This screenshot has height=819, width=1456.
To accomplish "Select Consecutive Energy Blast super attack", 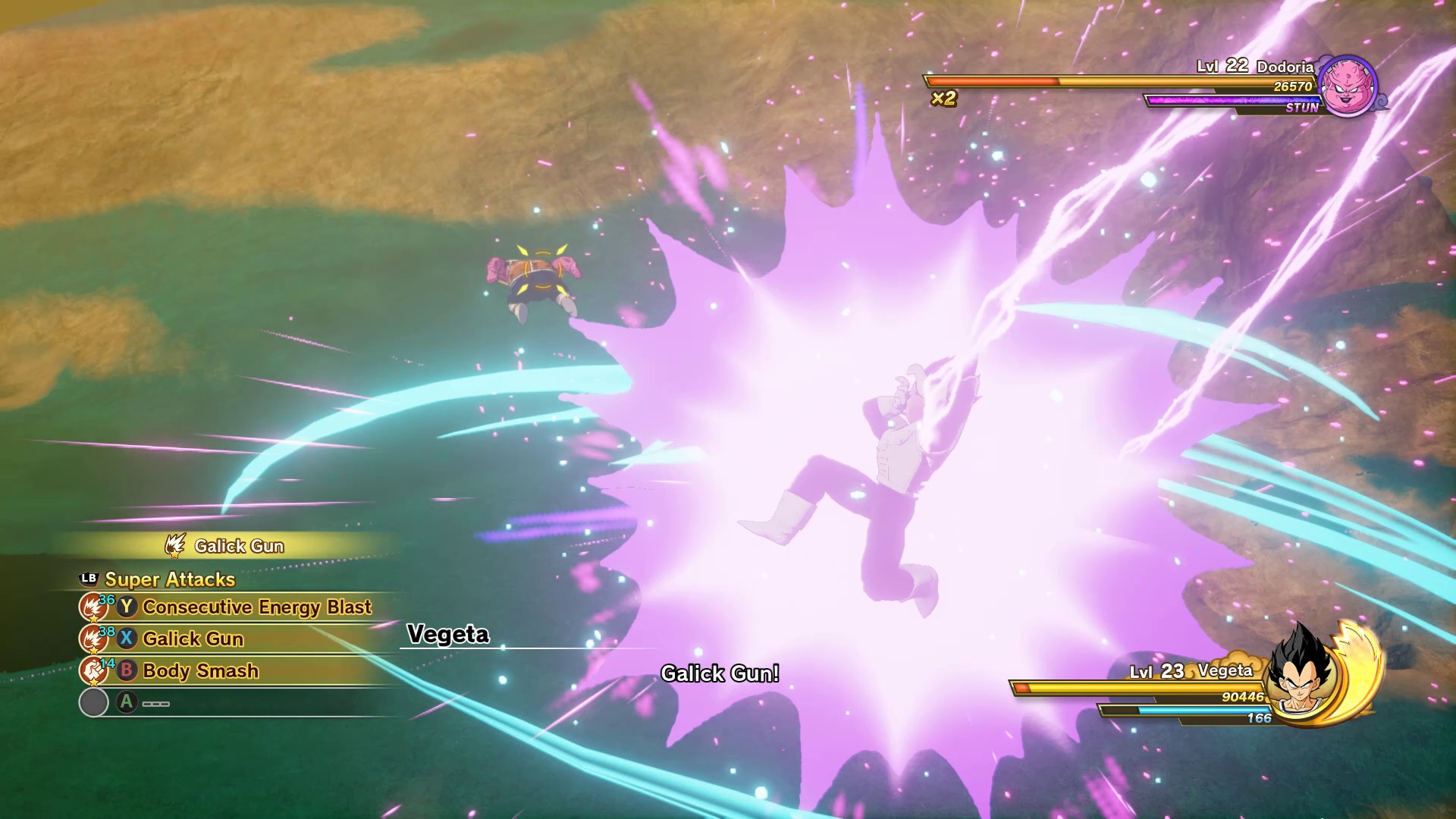I will click(256, 607).
